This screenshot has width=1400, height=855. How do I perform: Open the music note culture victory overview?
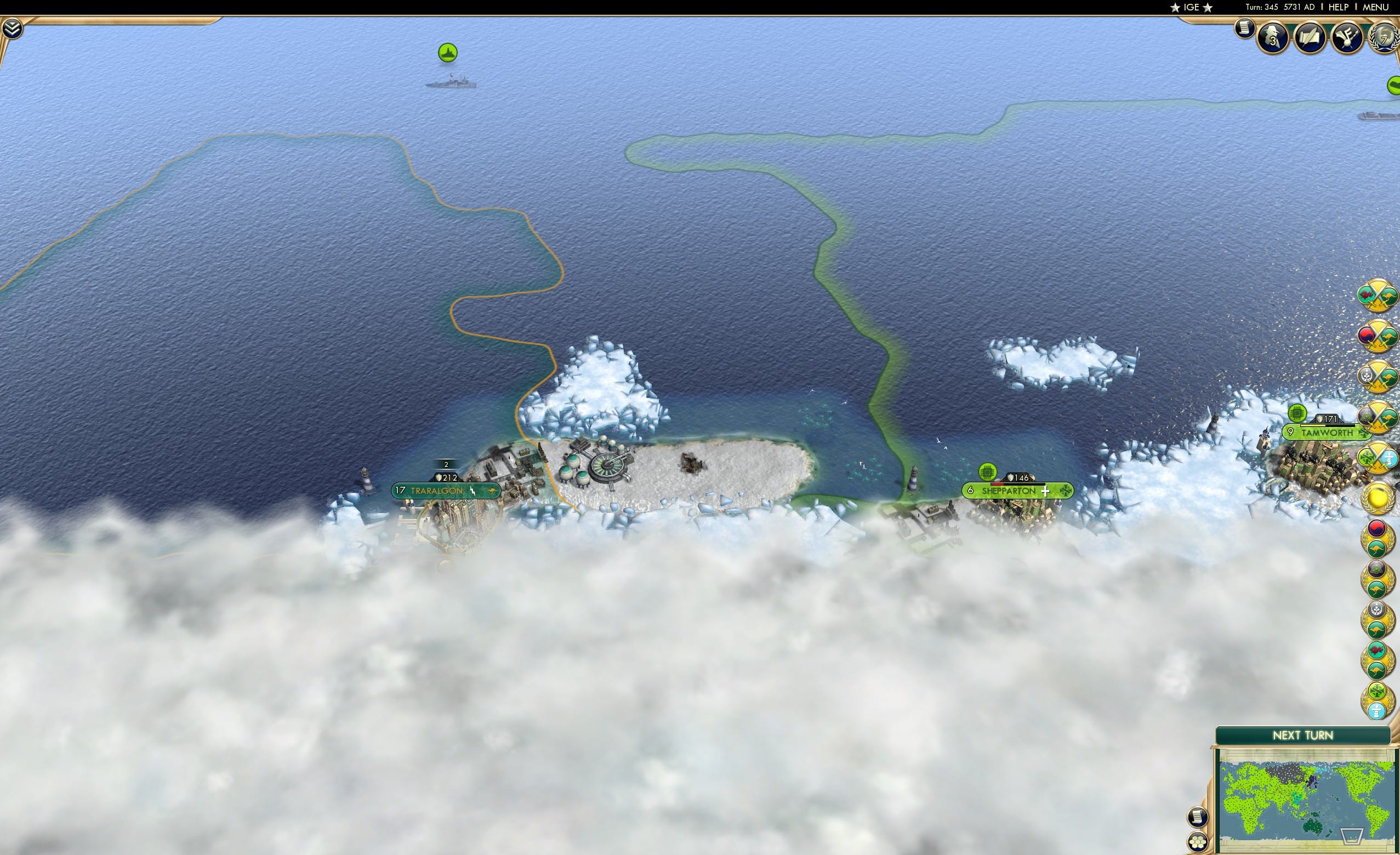1348,38
